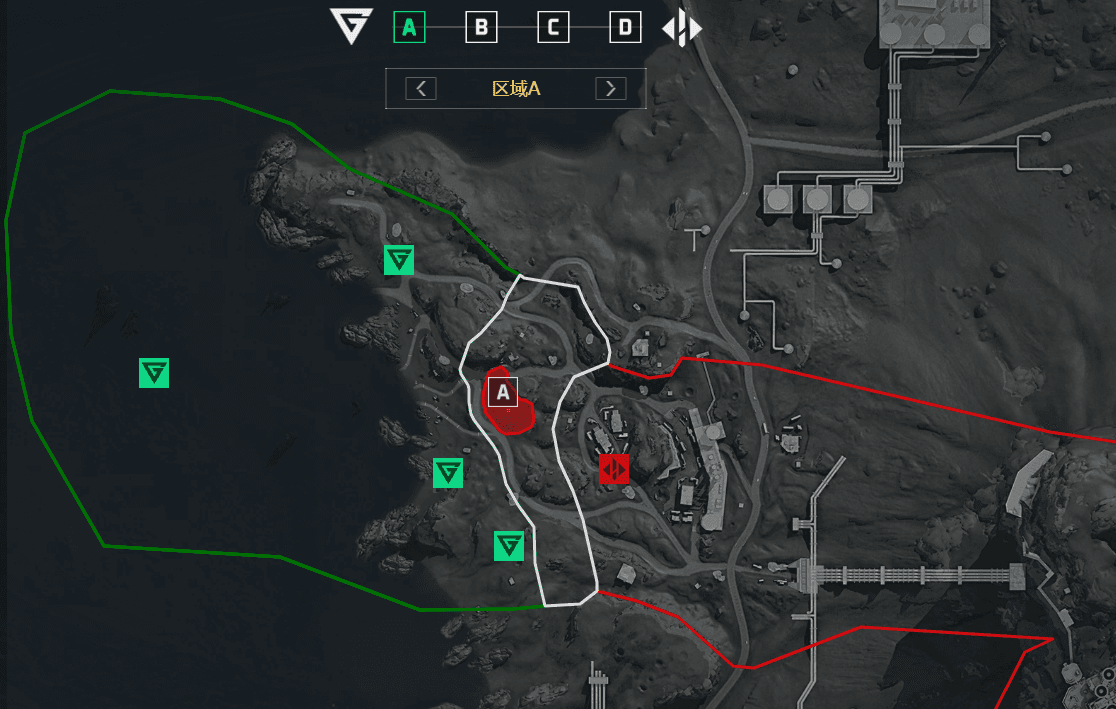Show the sector D tab
The image size is (1116, 709).
tap(625, 27)
